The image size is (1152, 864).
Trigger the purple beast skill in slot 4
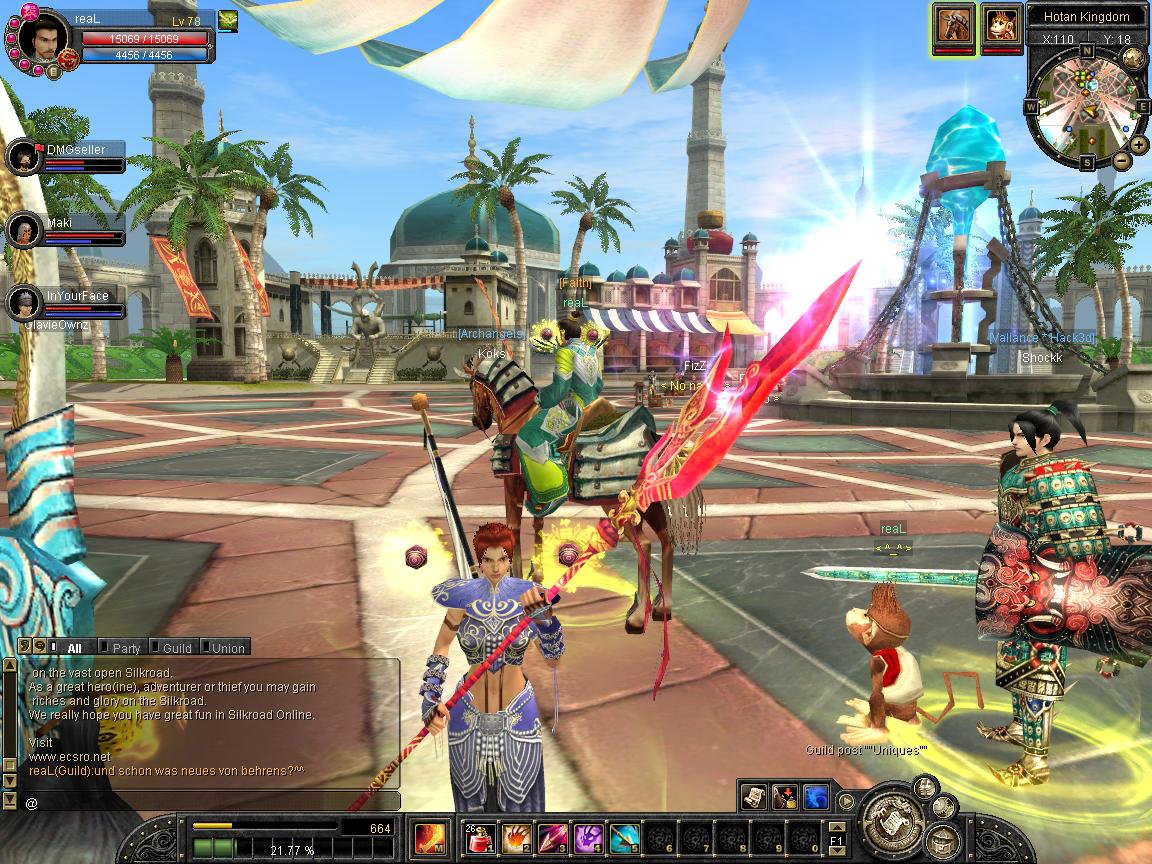click(x=587, y=836)
